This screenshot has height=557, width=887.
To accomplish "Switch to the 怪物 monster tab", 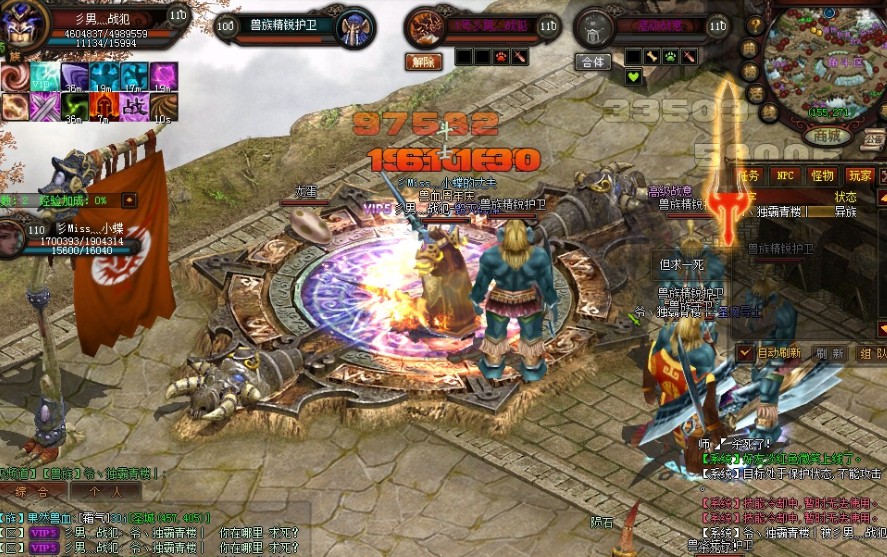I will click(x=822, y=175).
